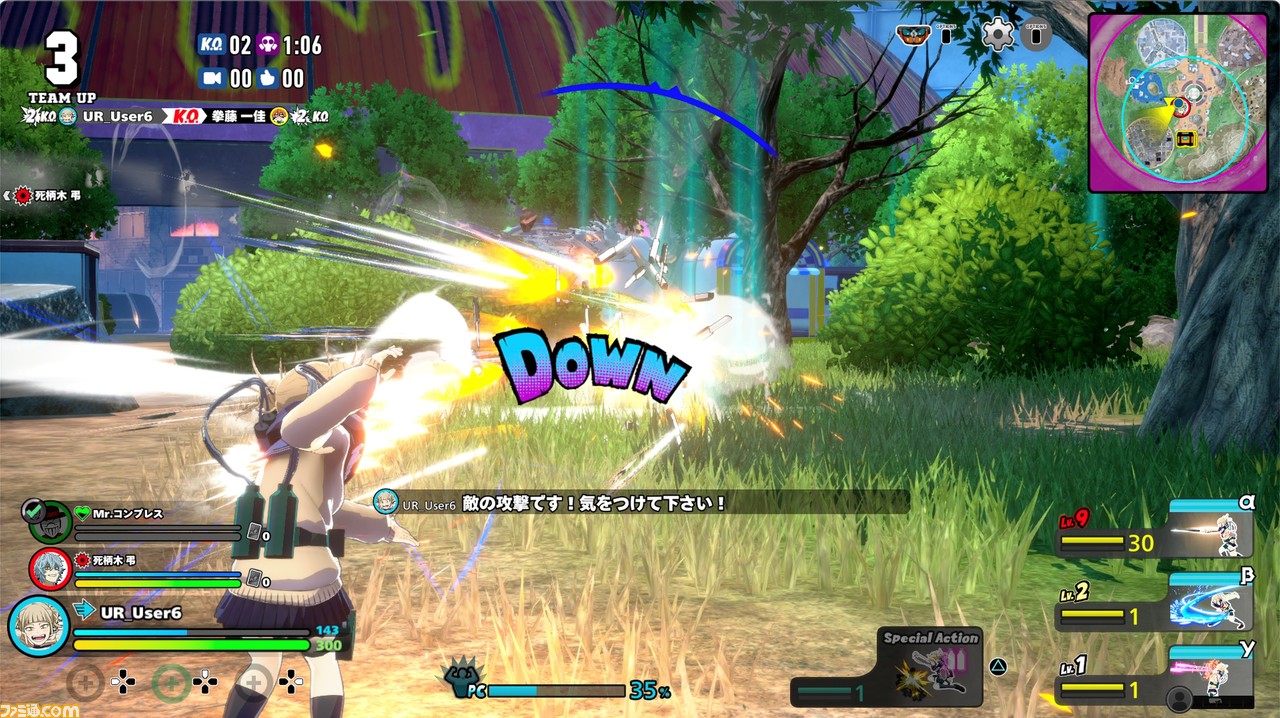
Task: Click the UR_User6 Toga player portrait
Action: (38, 626)
